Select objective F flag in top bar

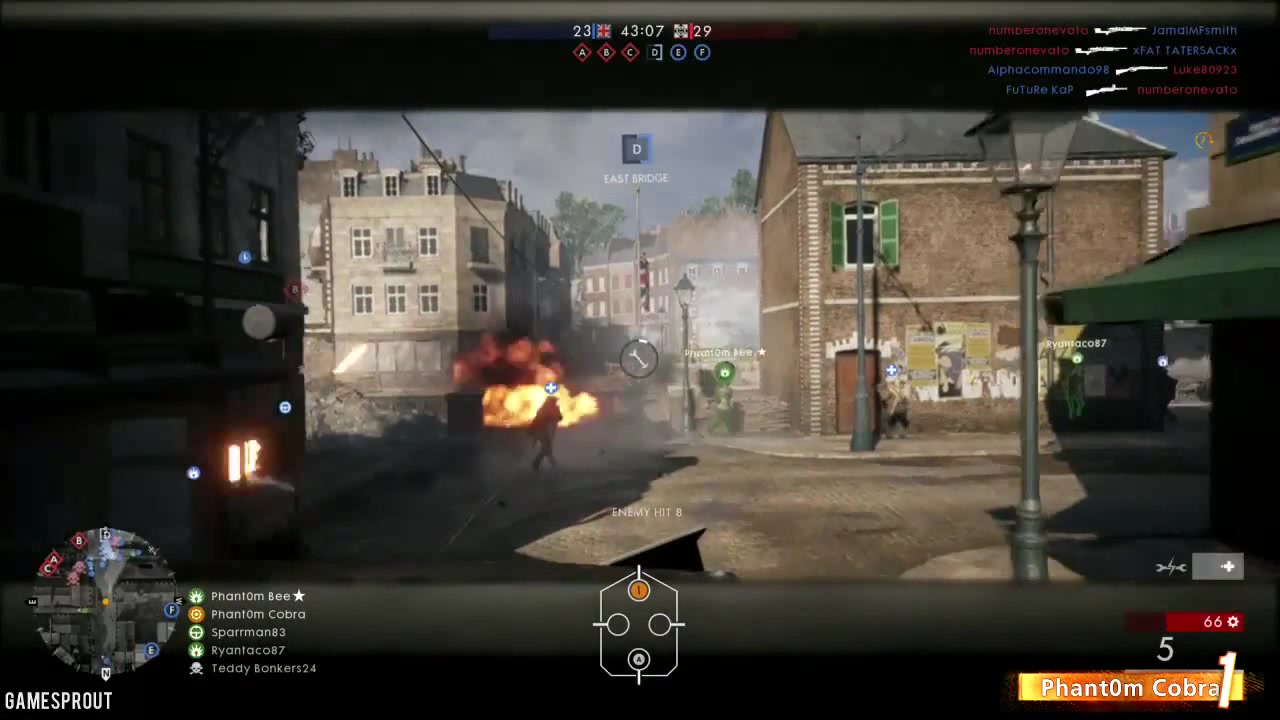tap(702, 52)
